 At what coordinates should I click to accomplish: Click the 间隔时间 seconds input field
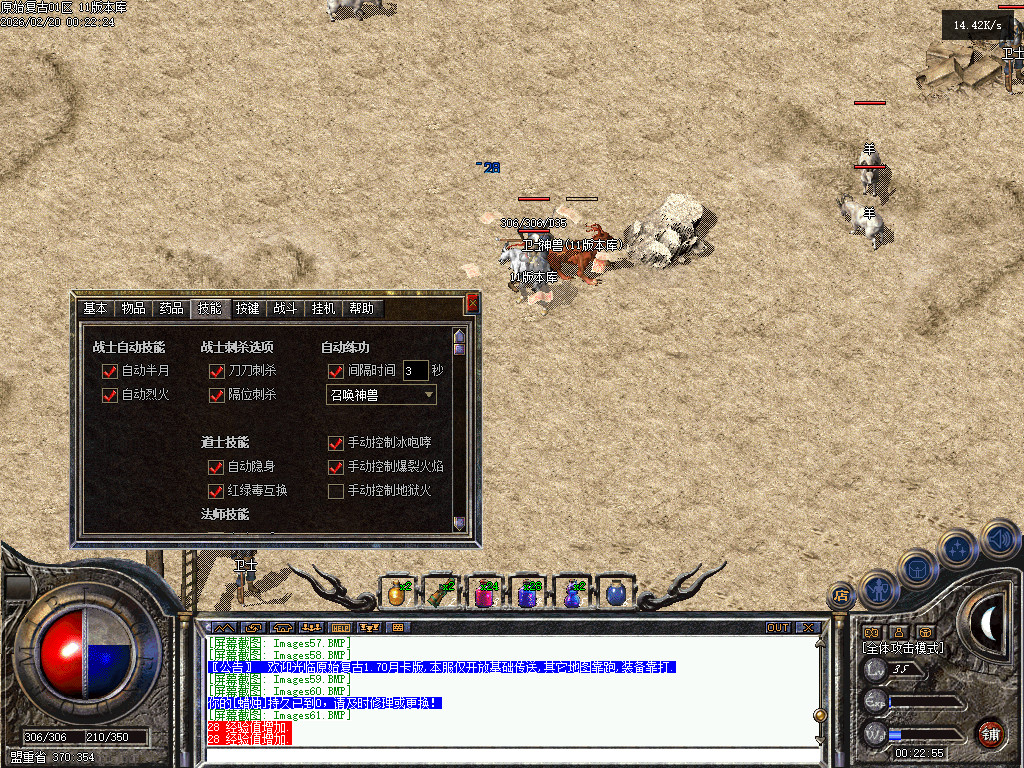(415, 370)
